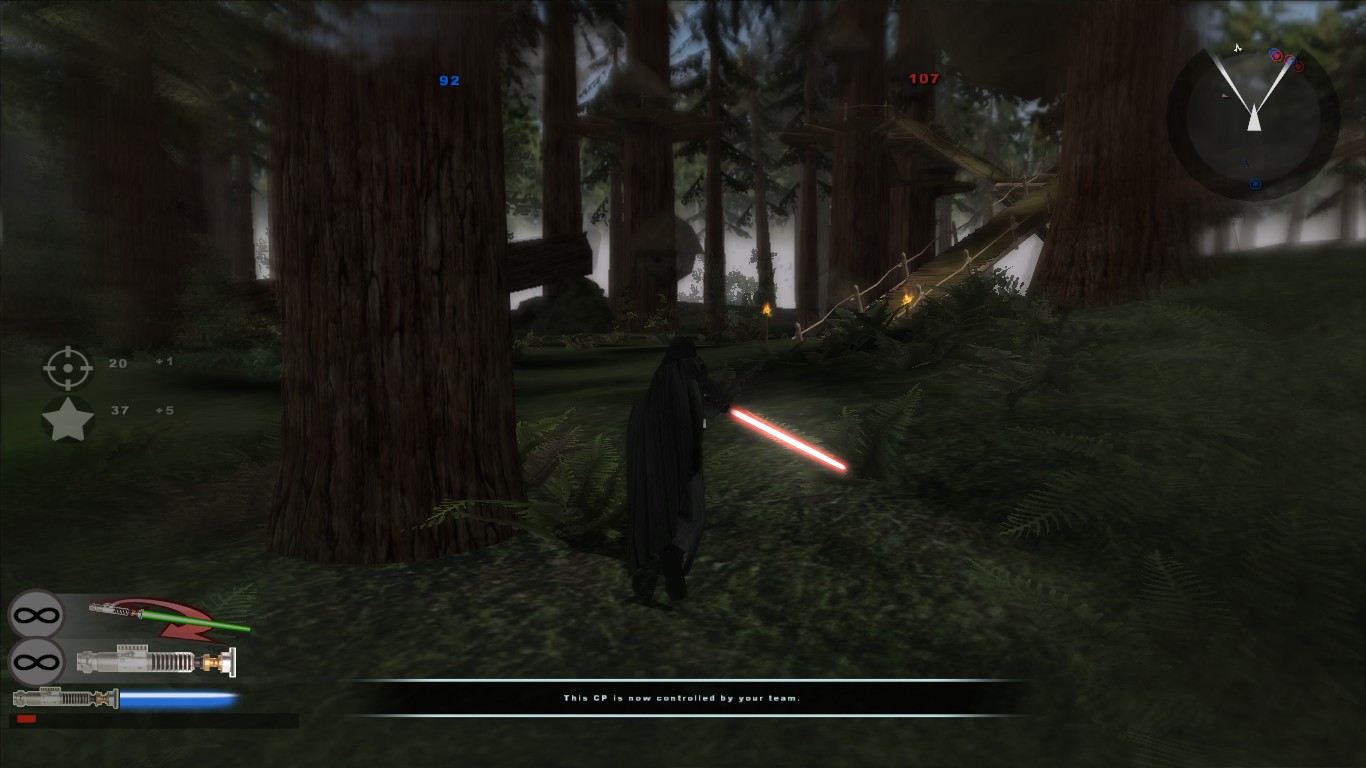The image size is (1366, 768).
Task: Select the star score icon
Action: [68, 419]
